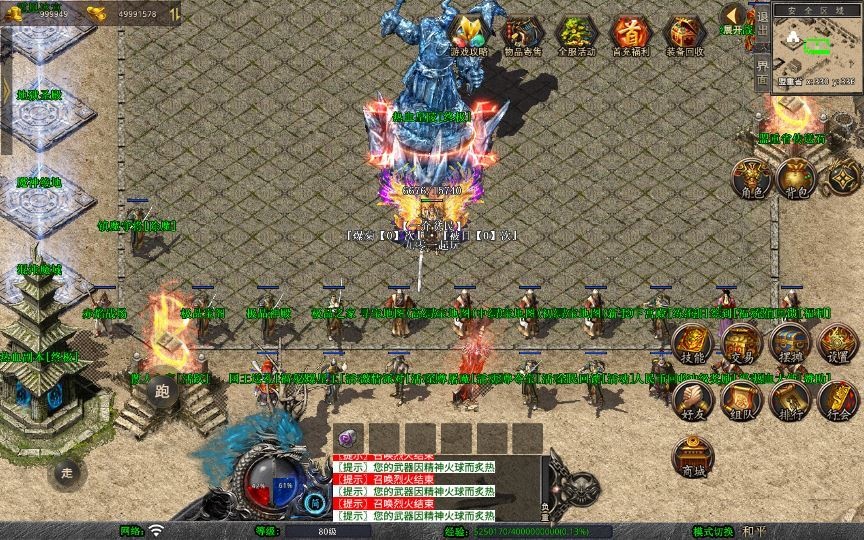This screenshot has height=540, width=864.
Task: Open the 好友 friends list
Action: [x=691, y=400]
